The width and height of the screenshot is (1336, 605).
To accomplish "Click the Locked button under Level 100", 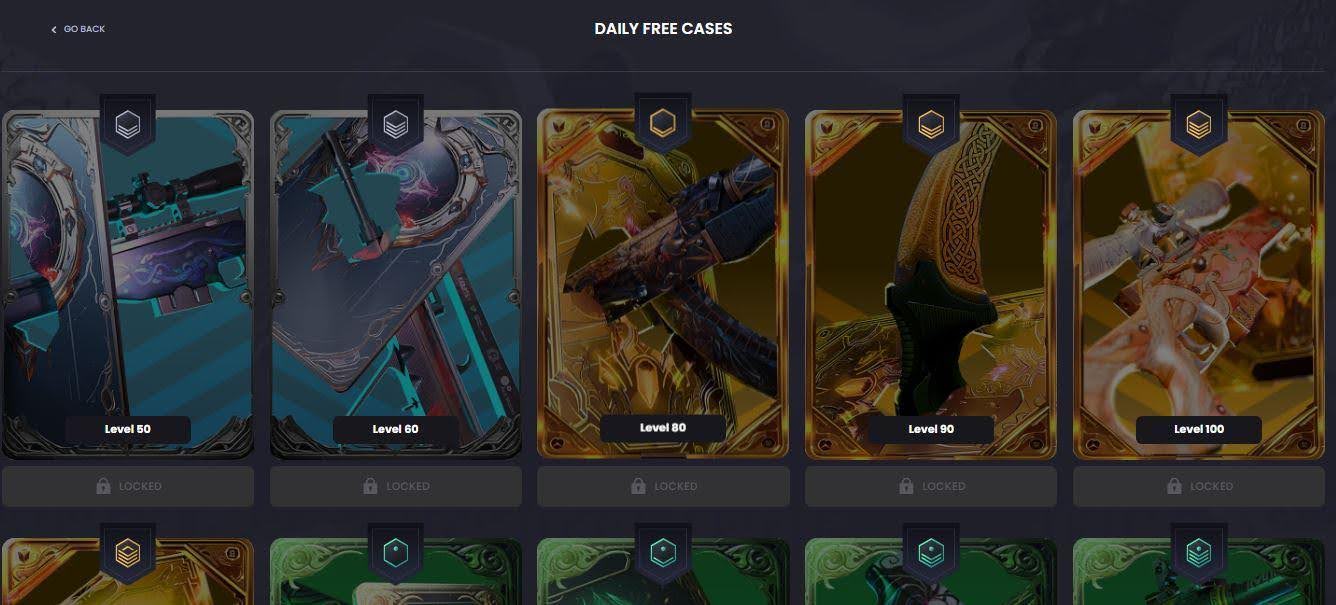I will click(1198, 486).
